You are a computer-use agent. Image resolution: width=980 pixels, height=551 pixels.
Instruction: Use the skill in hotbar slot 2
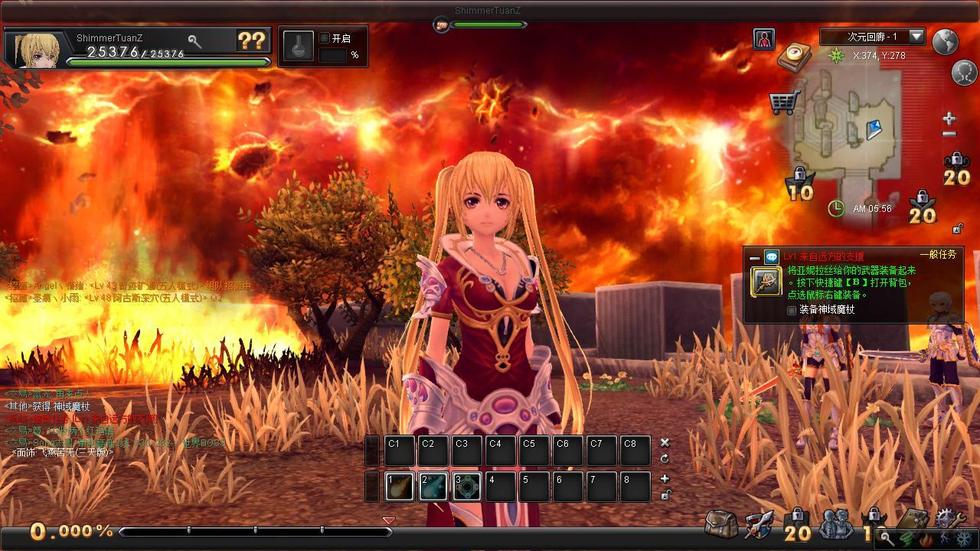(x=433, y=486)
